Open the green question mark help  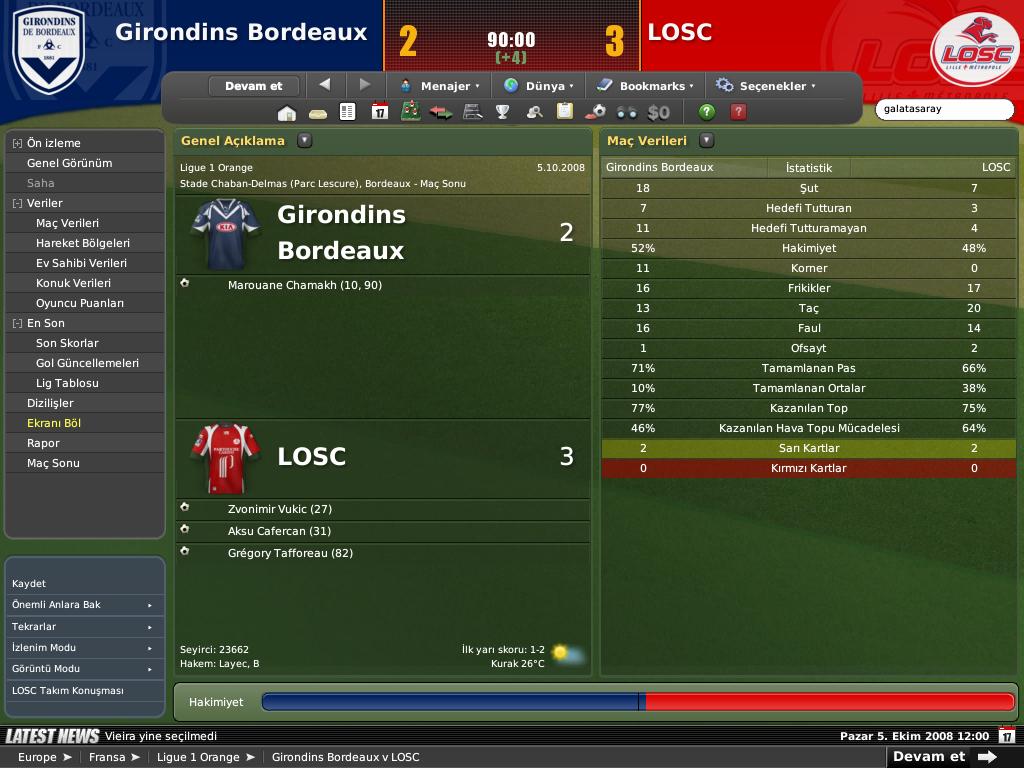coord(707,112)
